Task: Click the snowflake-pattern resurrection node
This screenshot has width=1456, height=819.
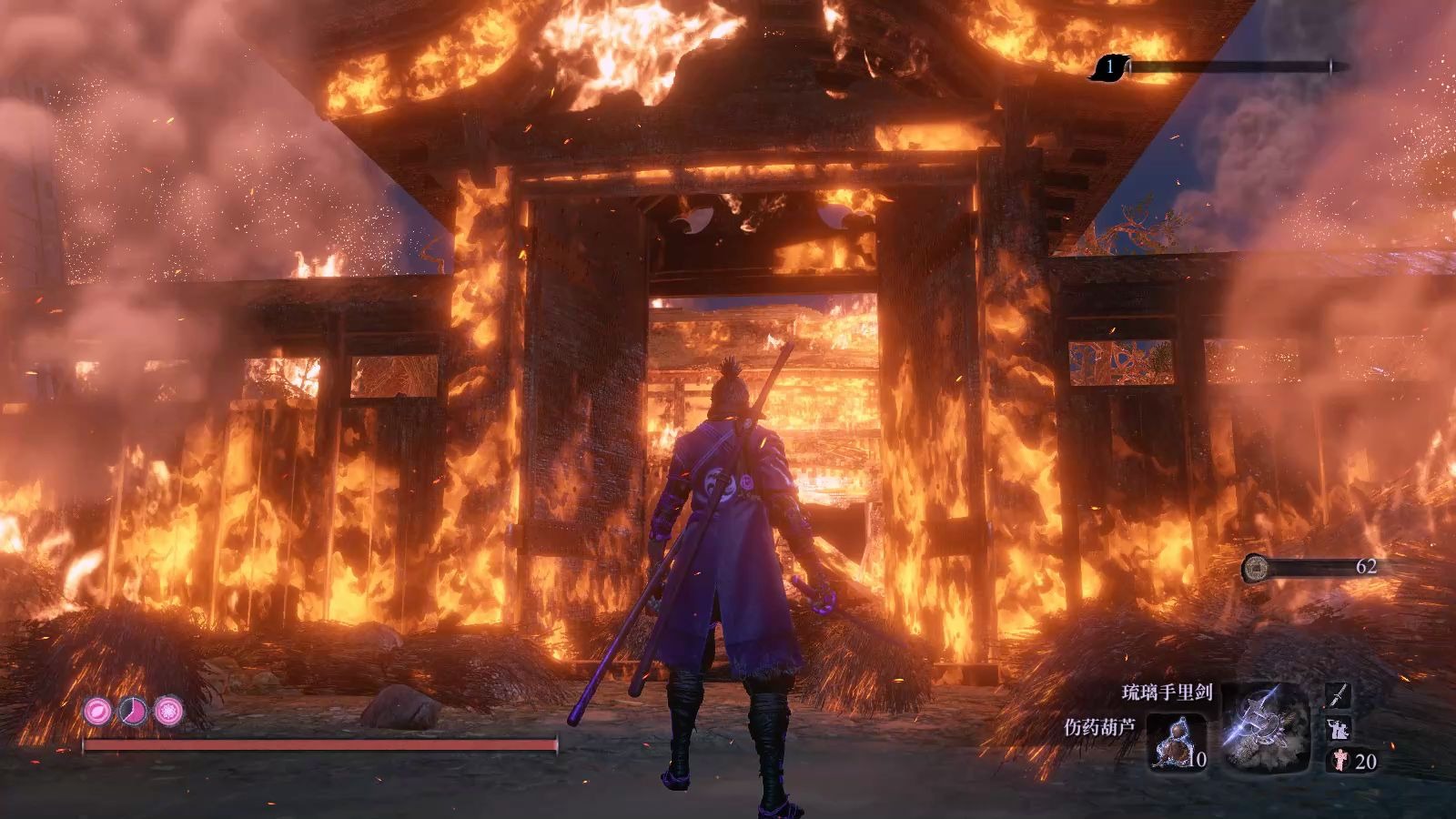Action: pos(167,710)
